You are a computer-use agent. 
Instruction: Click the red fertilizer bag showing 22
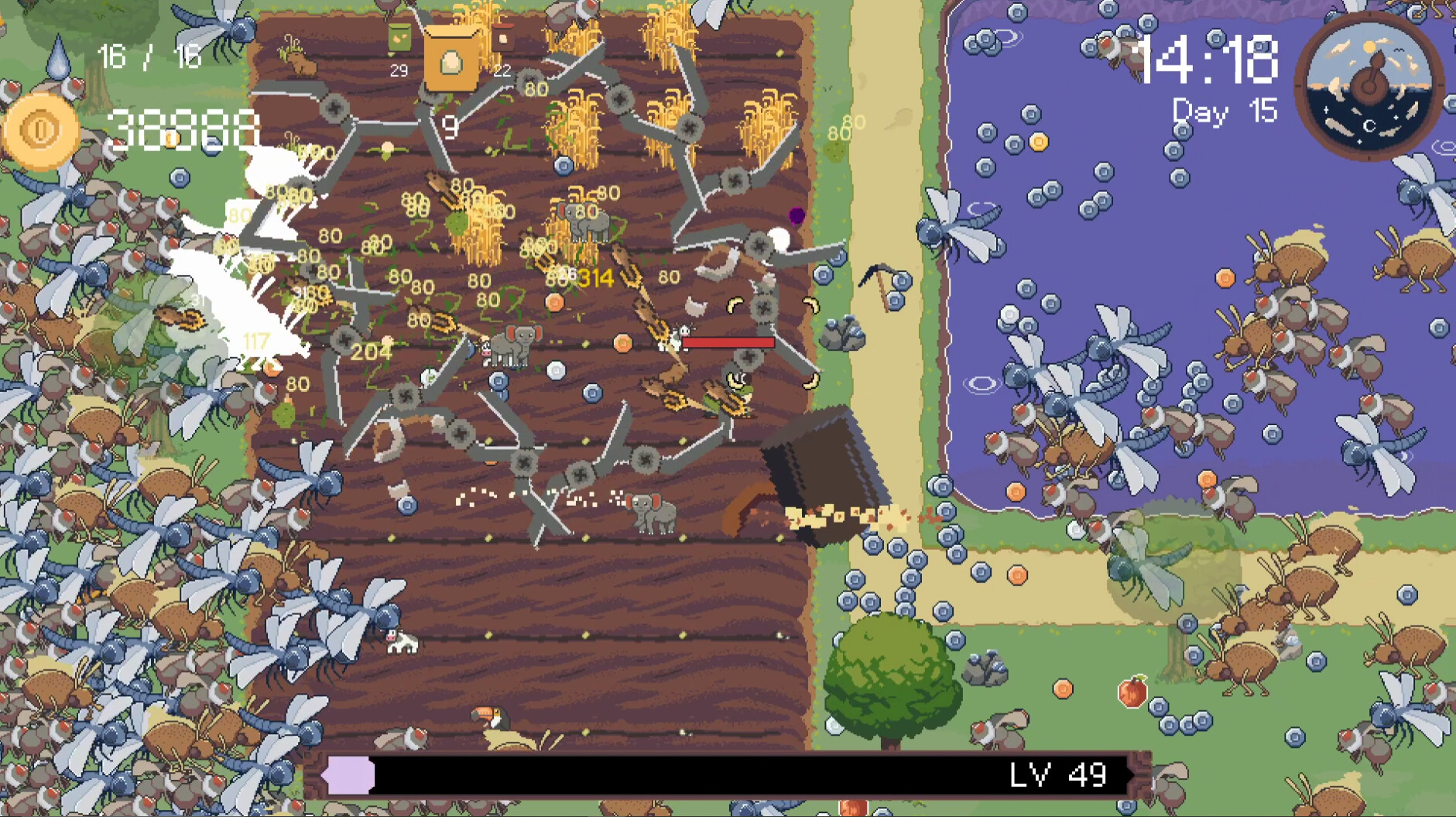coord(503,39)
